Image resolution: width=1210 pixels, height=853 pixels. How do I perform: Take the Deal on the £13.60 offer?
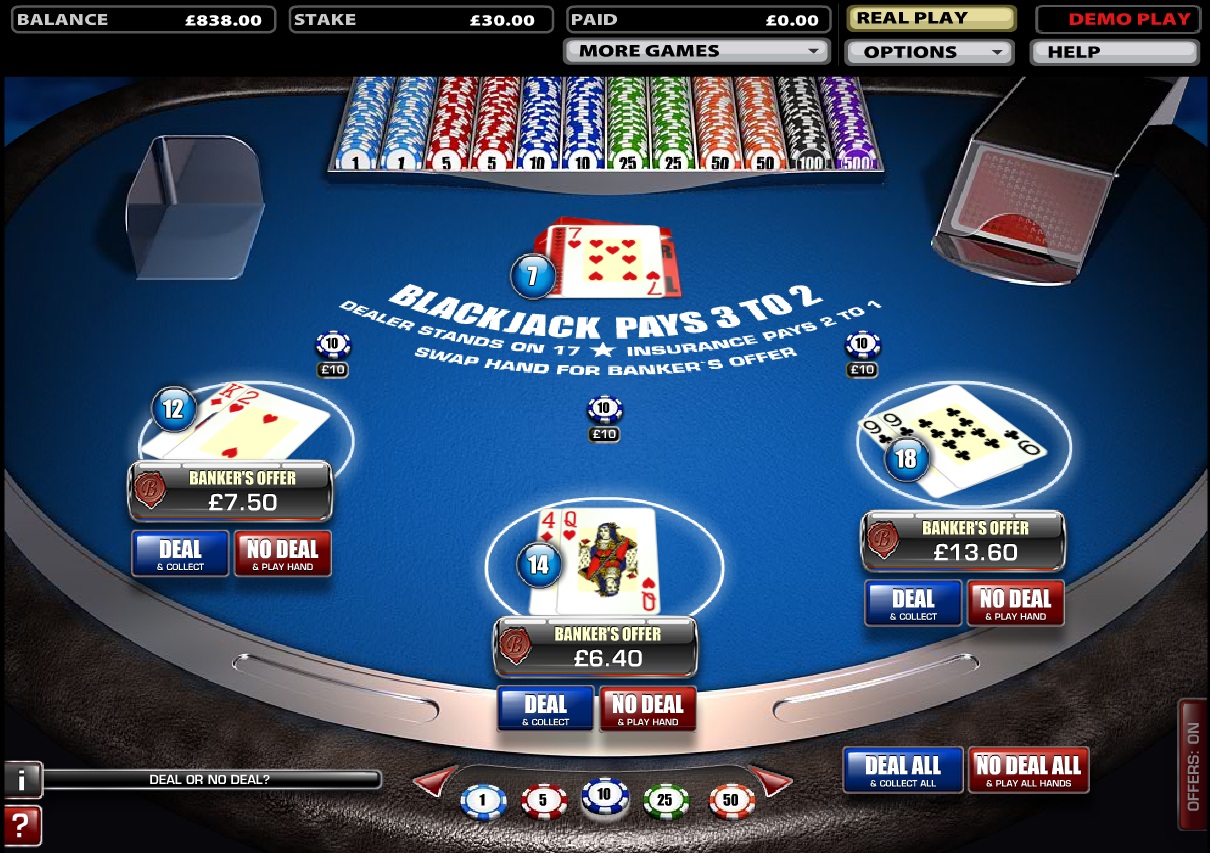(913, 603)
